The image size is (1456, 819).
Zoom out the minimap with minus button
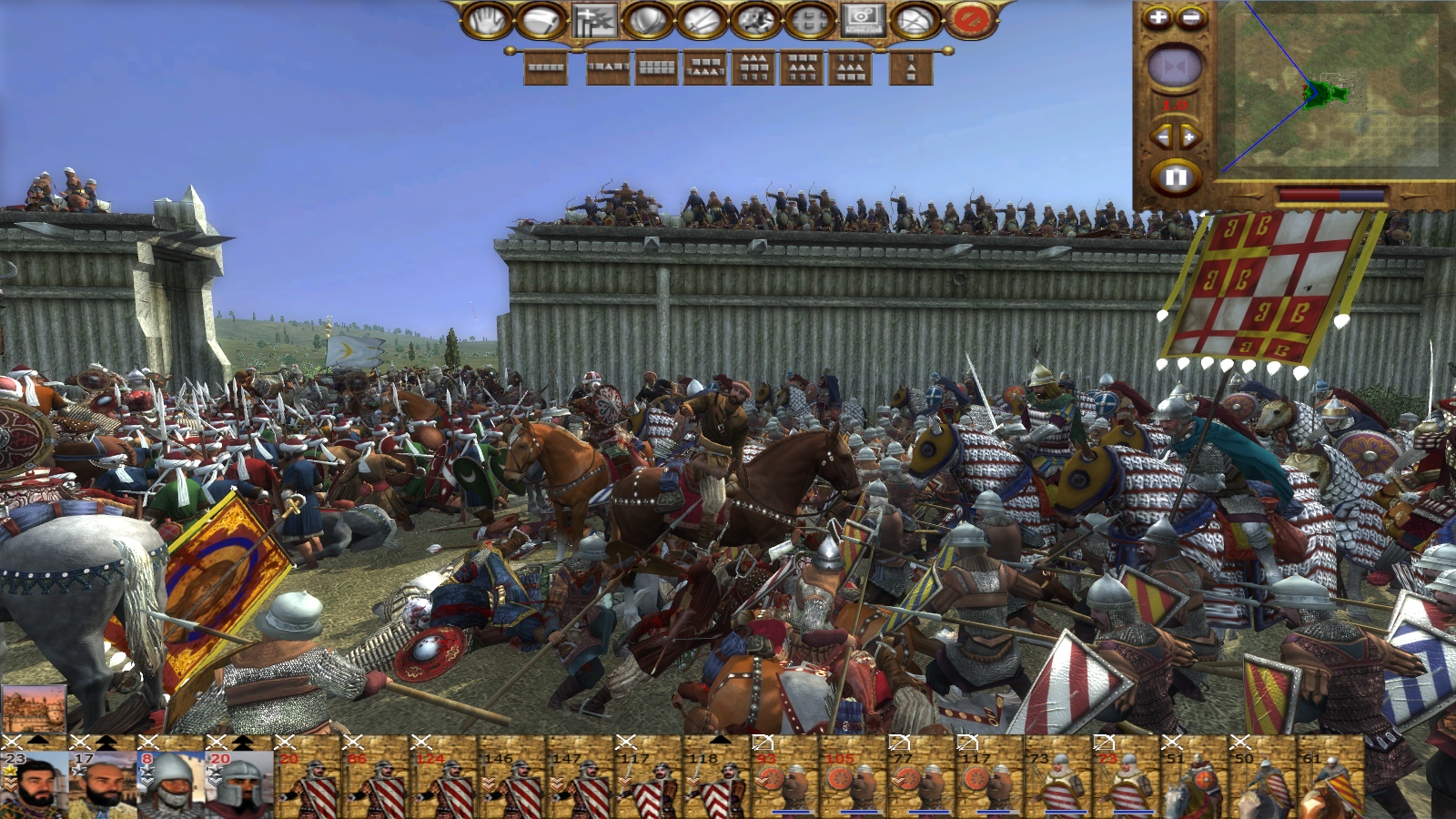click(x=1191, y=17)
